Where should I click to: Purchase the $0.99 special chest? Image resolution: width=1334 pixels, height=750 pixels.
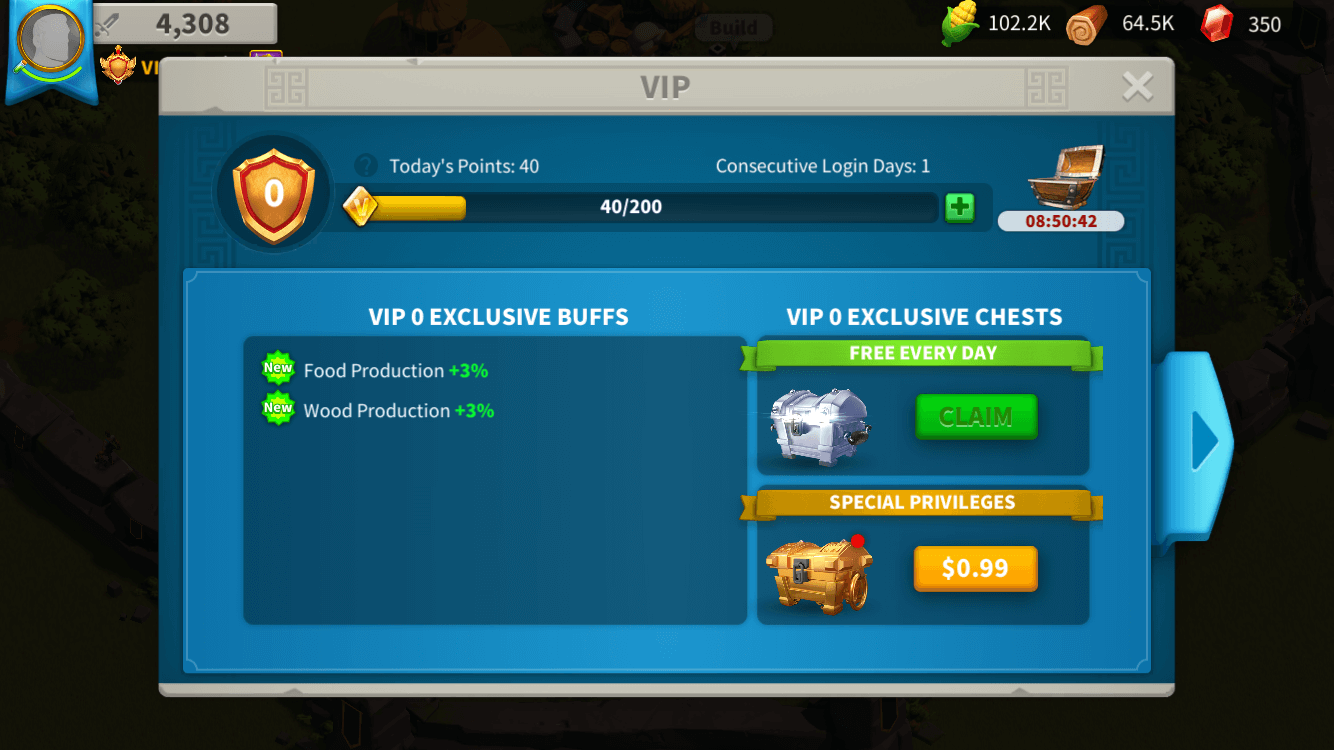pyautogui.click(x=975, y=568)
